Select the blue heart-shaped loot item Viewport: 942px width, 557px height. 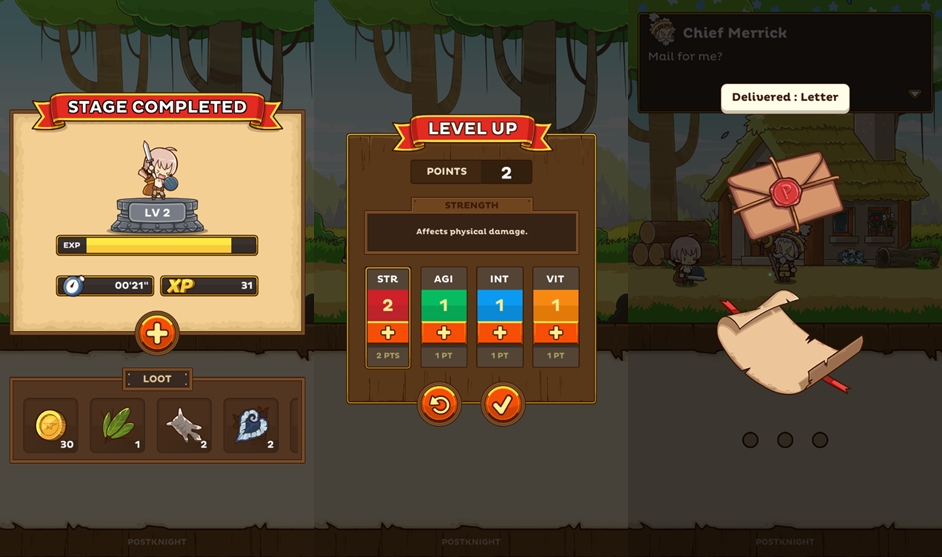point(251,425)
